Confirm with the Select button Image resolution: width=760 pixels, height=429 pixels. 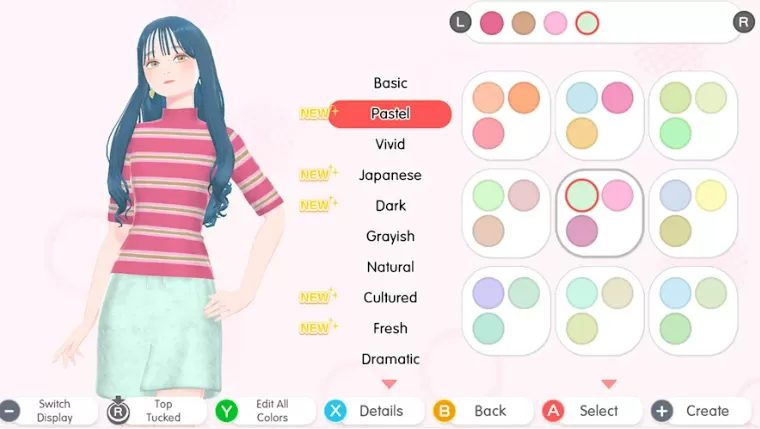585,411
